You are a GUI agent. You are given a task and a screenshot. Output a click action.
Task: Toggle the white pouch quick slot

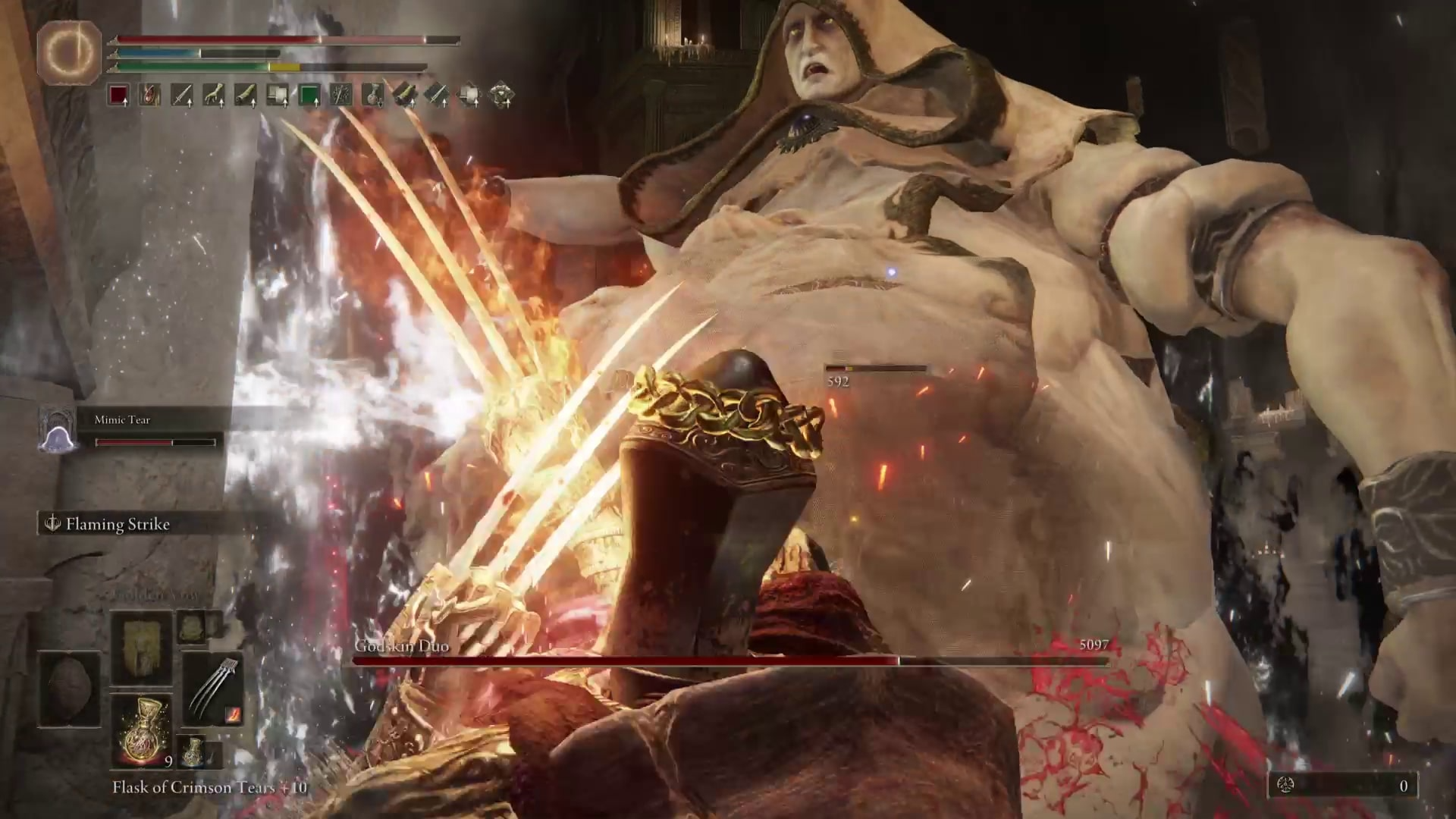tap(277, 95)
